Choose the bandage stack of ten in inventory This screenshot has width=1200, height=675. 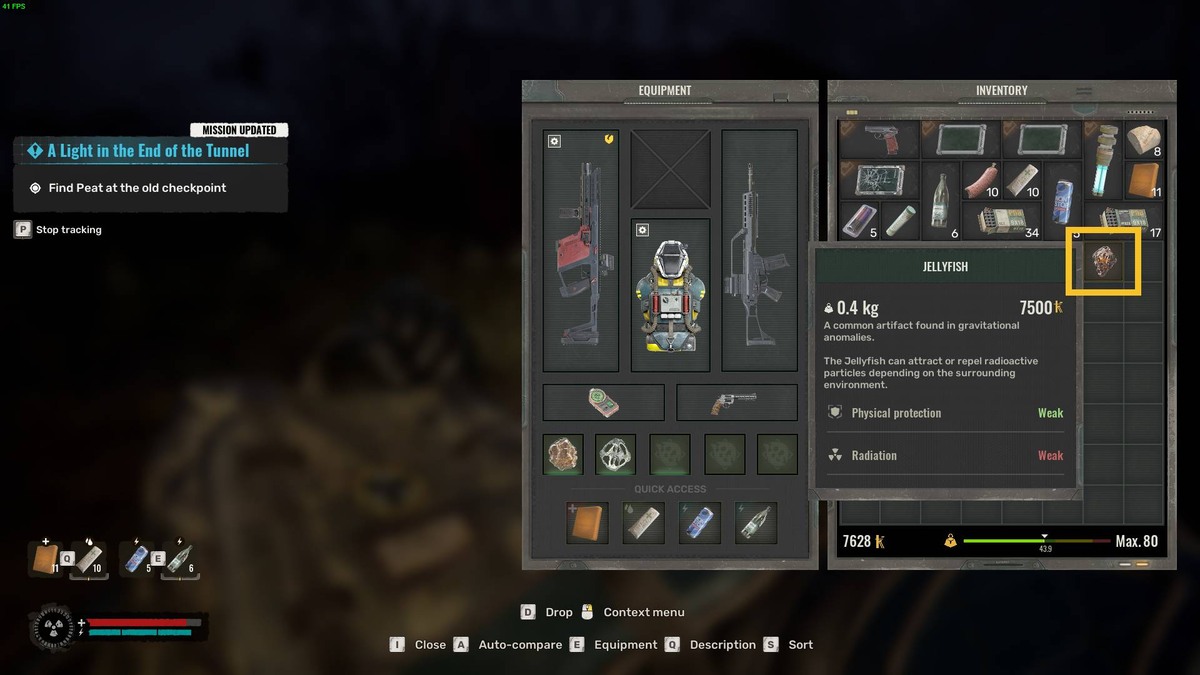point(1022,180)
